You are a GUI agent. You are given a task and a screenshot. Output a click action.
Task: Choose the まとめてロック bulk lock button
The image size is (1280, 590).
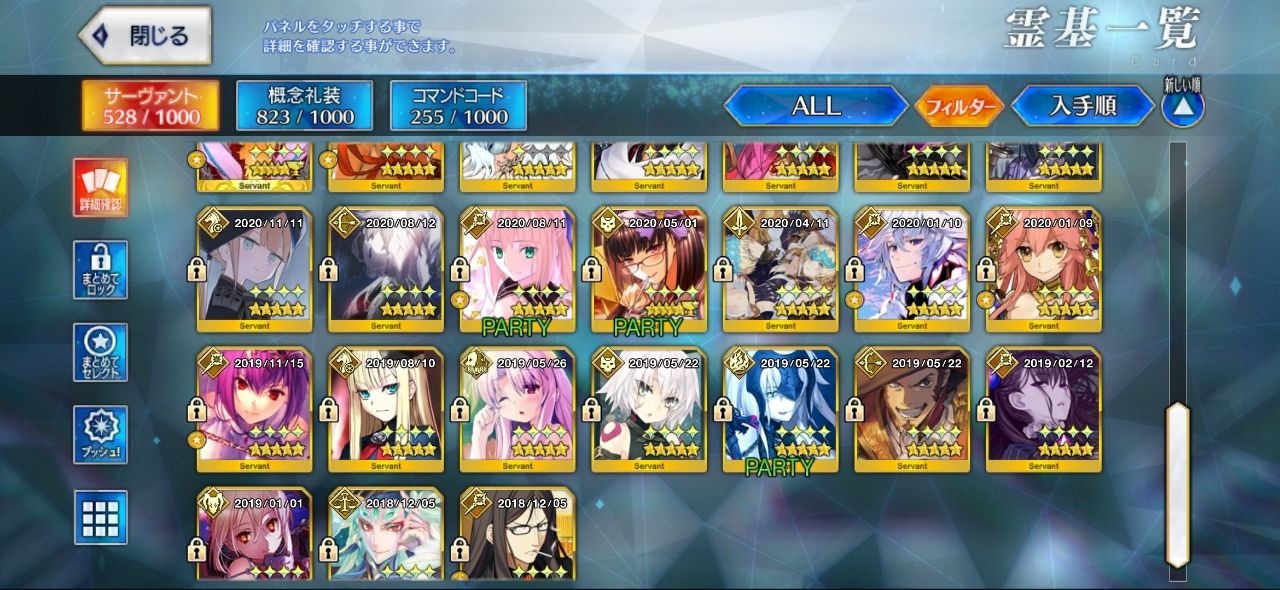pos(101,270)
